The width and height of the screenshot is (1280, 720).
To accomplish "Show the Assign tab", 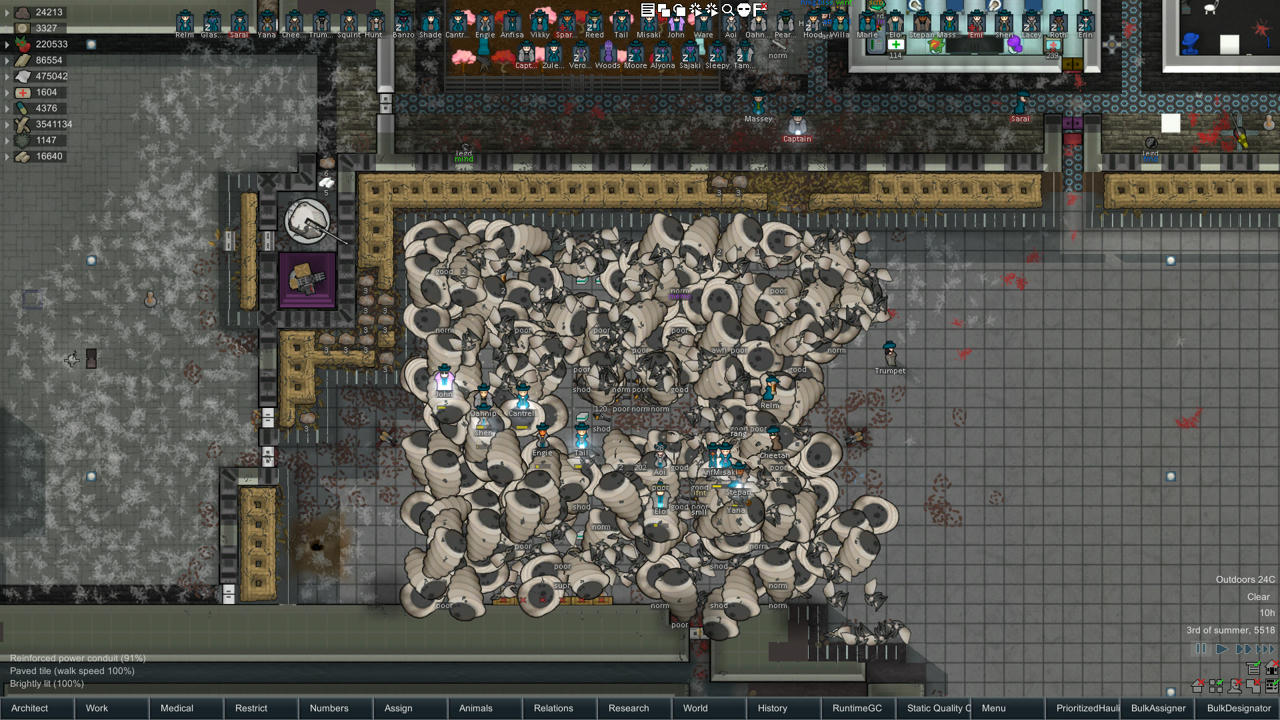I will (398, 708).
